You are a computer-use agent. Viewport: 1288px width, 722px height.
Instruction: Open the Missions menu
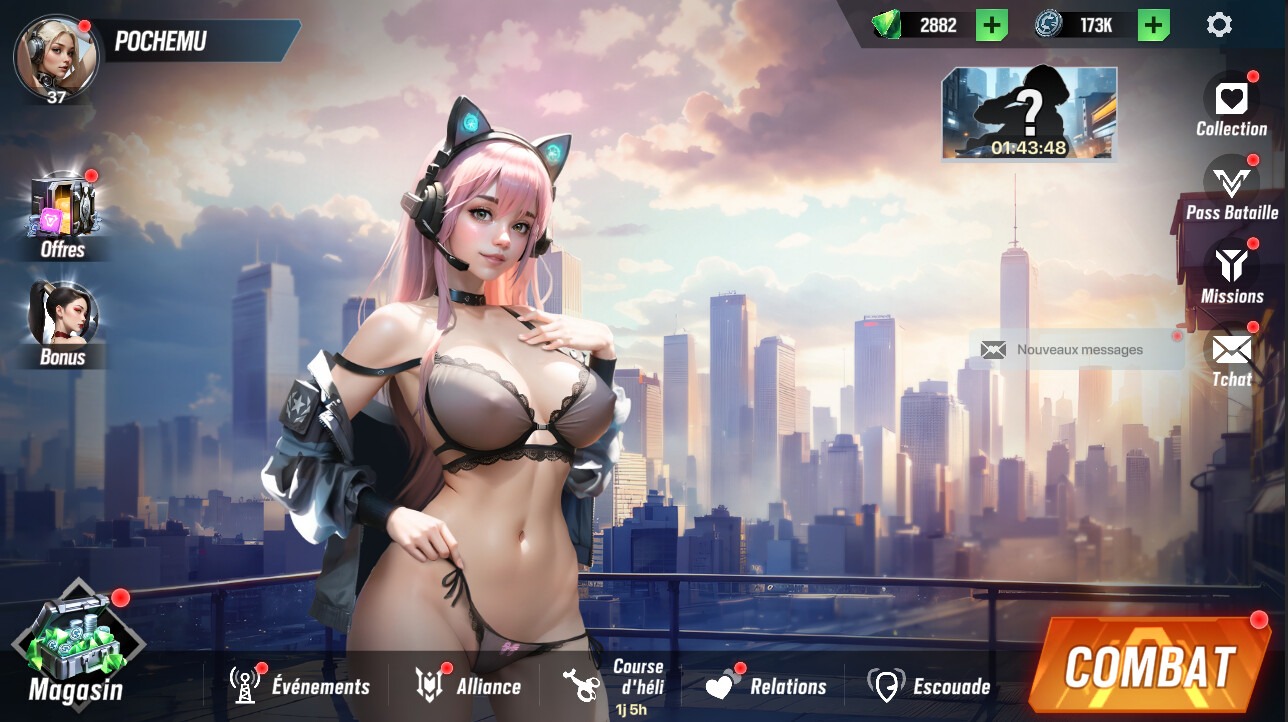tap(1231, 274)
